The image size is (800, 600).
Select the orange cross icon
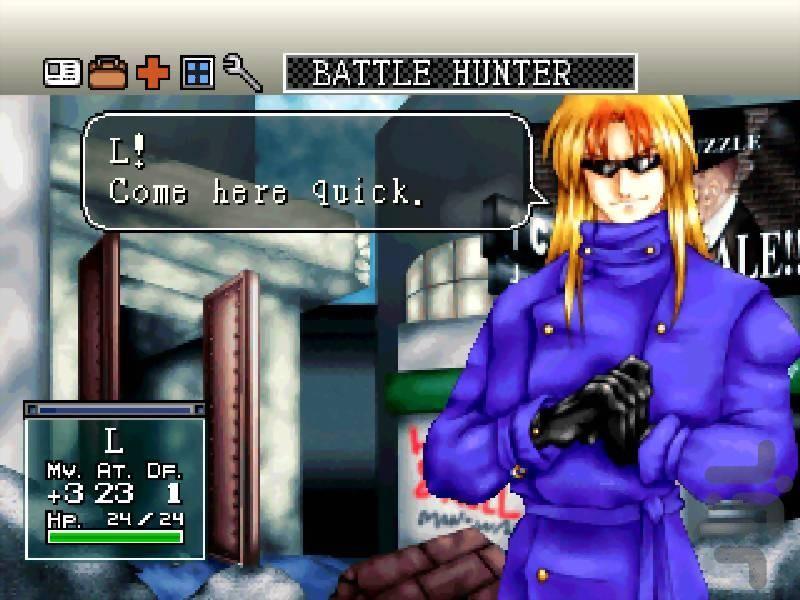(152, 73)
